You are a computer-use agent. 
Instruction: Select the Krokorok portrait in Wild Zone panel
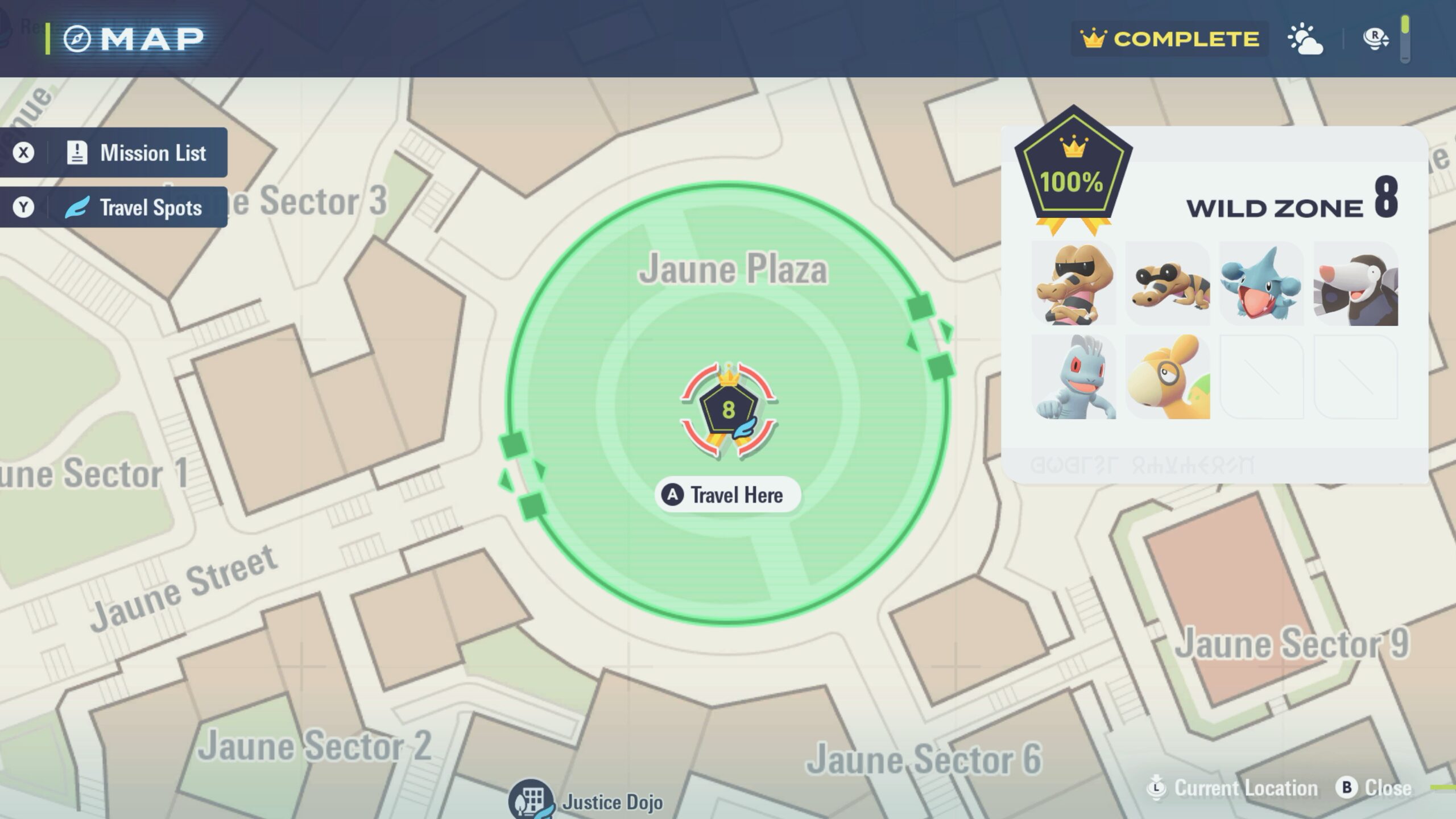tap(1074, 284)
